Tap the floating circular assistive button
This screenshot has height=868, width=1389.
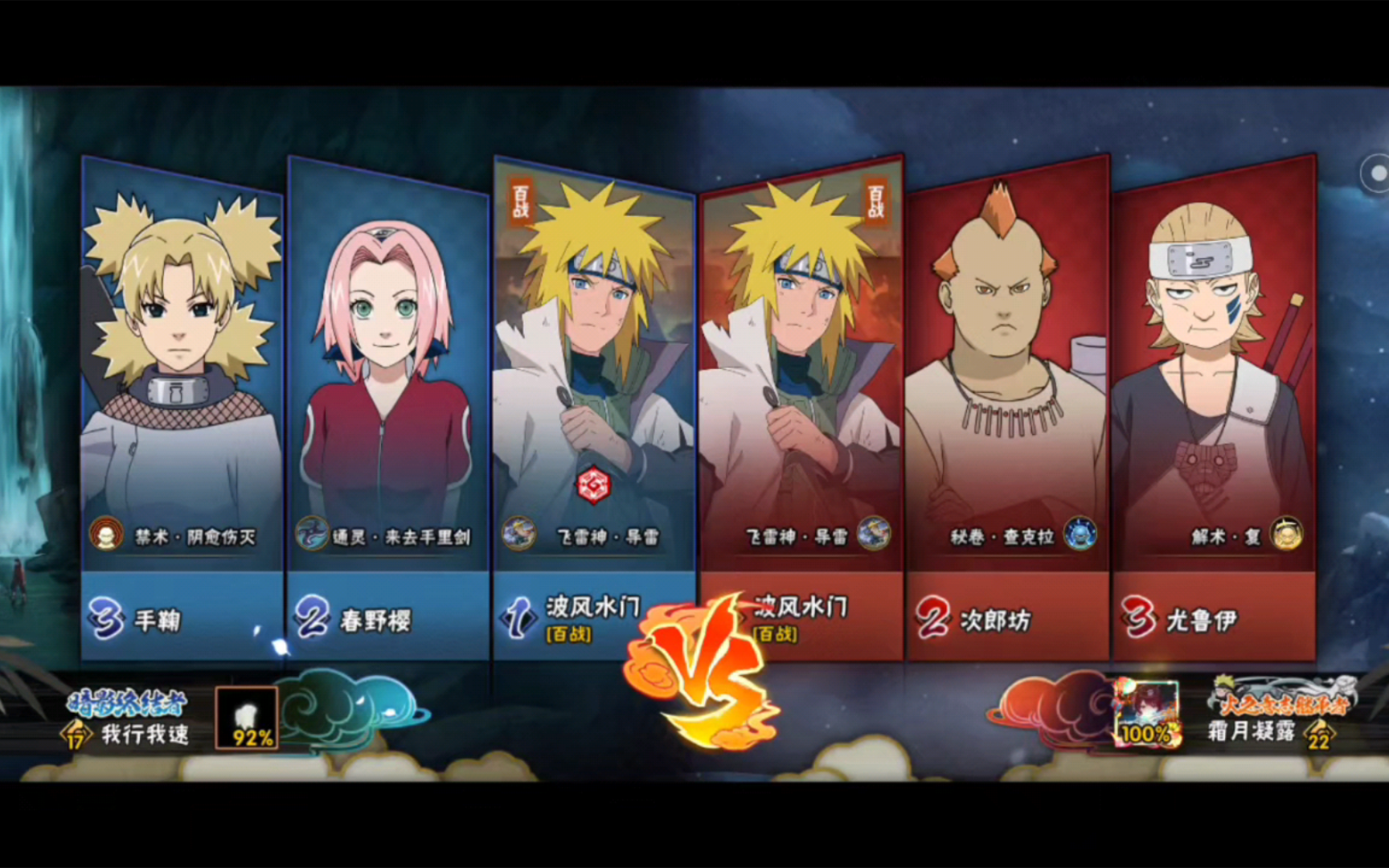click(1375, 173)
